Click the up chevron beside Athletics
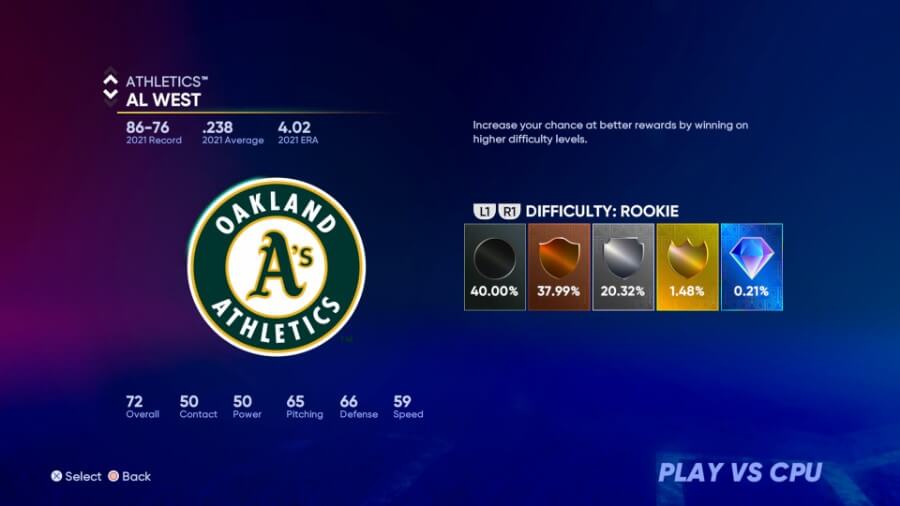The image size is (900, 506). [110, 76]
